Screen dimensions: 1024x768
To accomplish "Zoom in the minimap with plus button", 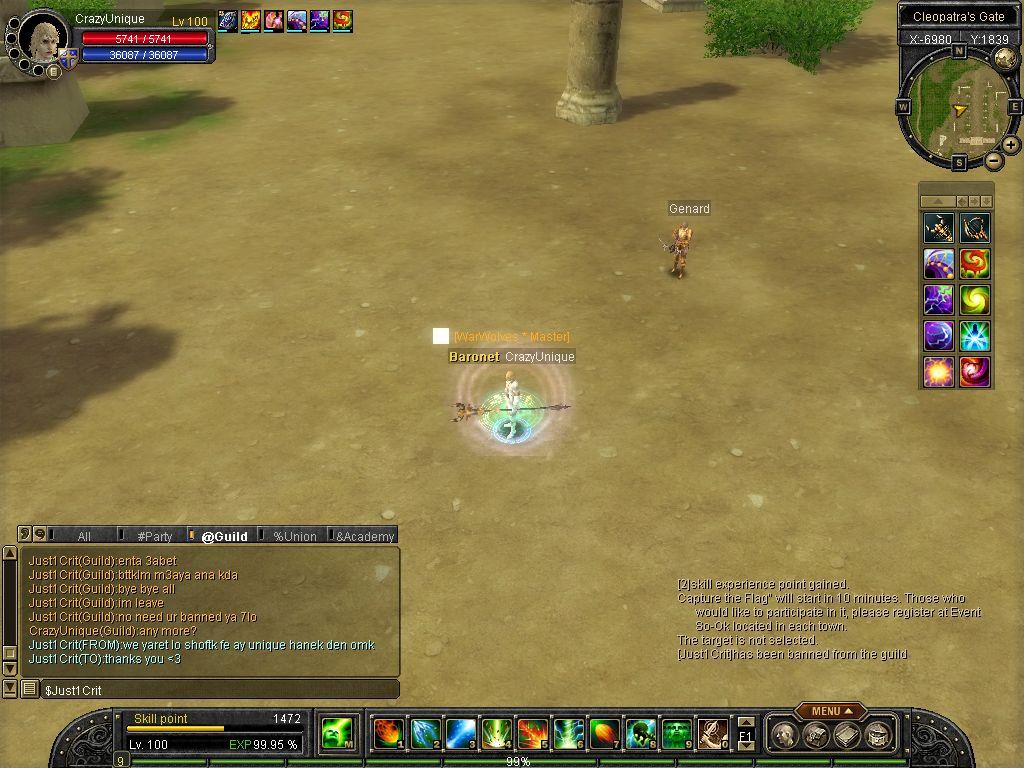I will (x=1011, y=145).
